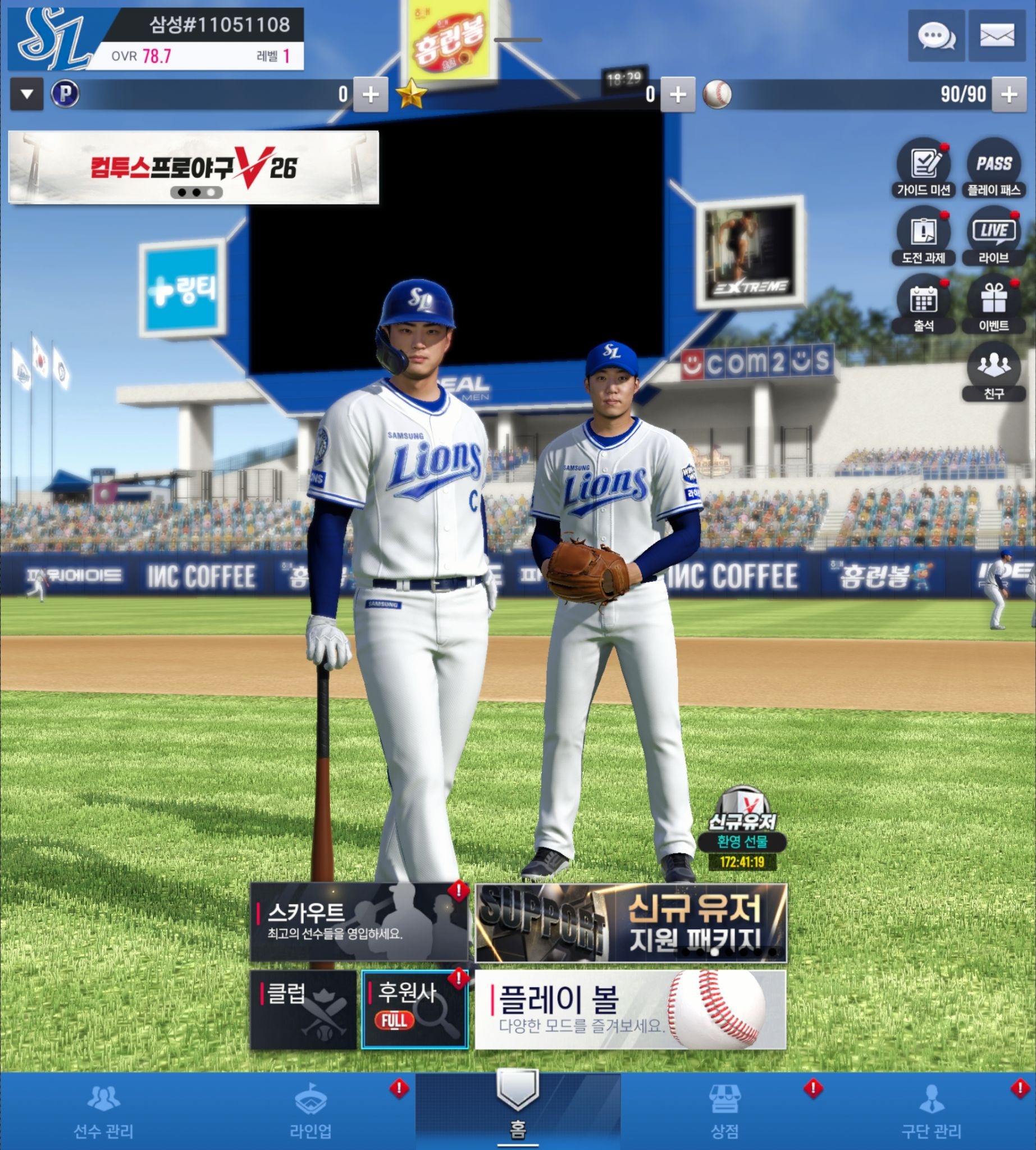Open the mailbox envelope icon

[x=997, y=36]
